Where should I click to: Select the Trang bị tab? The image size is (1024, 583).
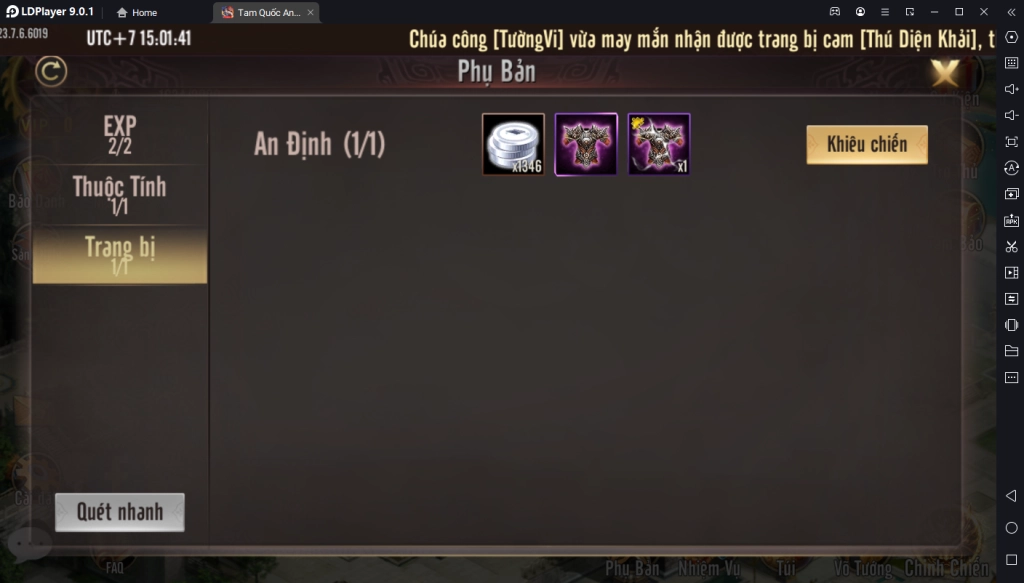(119, 254)
